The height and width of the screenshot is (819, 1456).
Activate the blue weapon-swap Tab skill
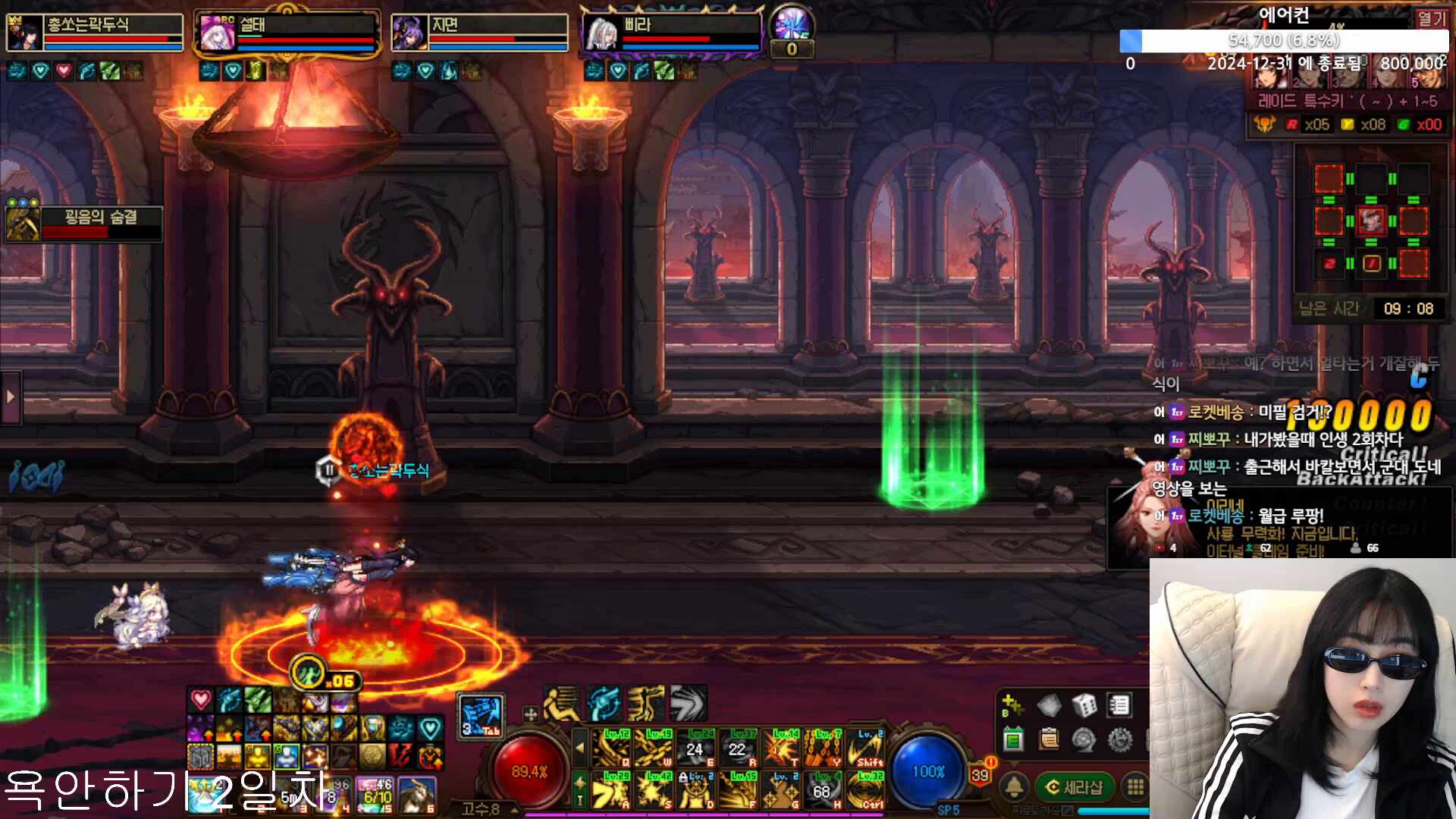click(481, 716)
